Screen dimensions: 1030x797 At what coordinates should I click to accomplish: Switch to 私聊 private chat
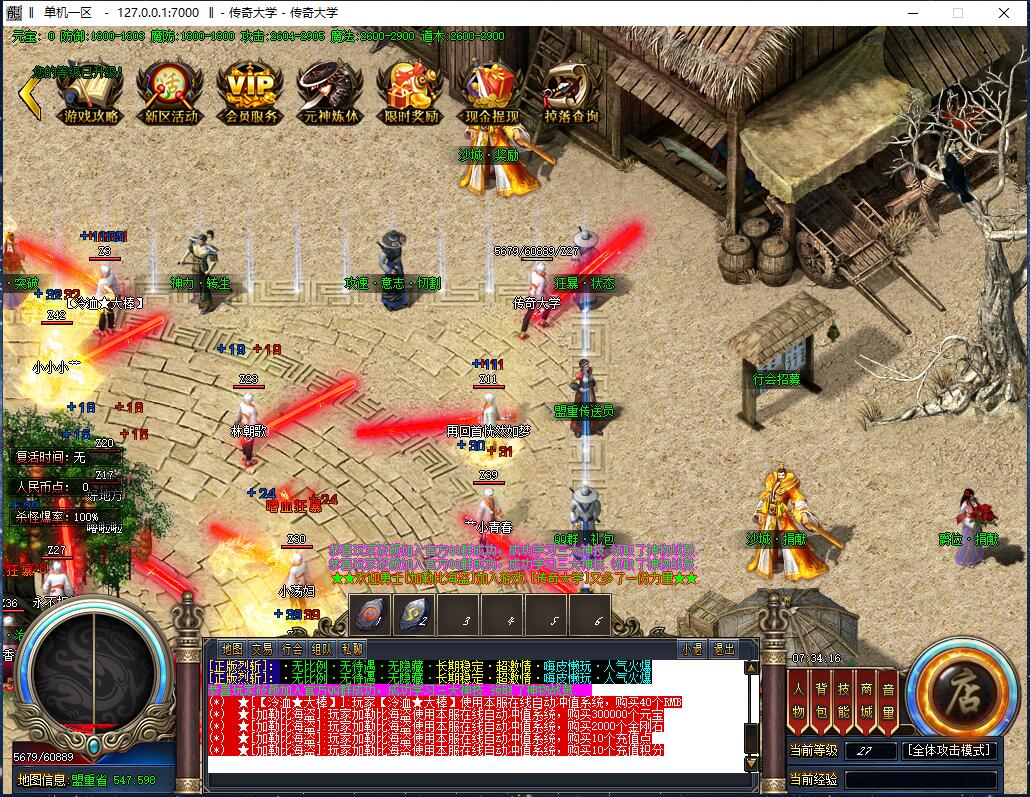(352, 649)
